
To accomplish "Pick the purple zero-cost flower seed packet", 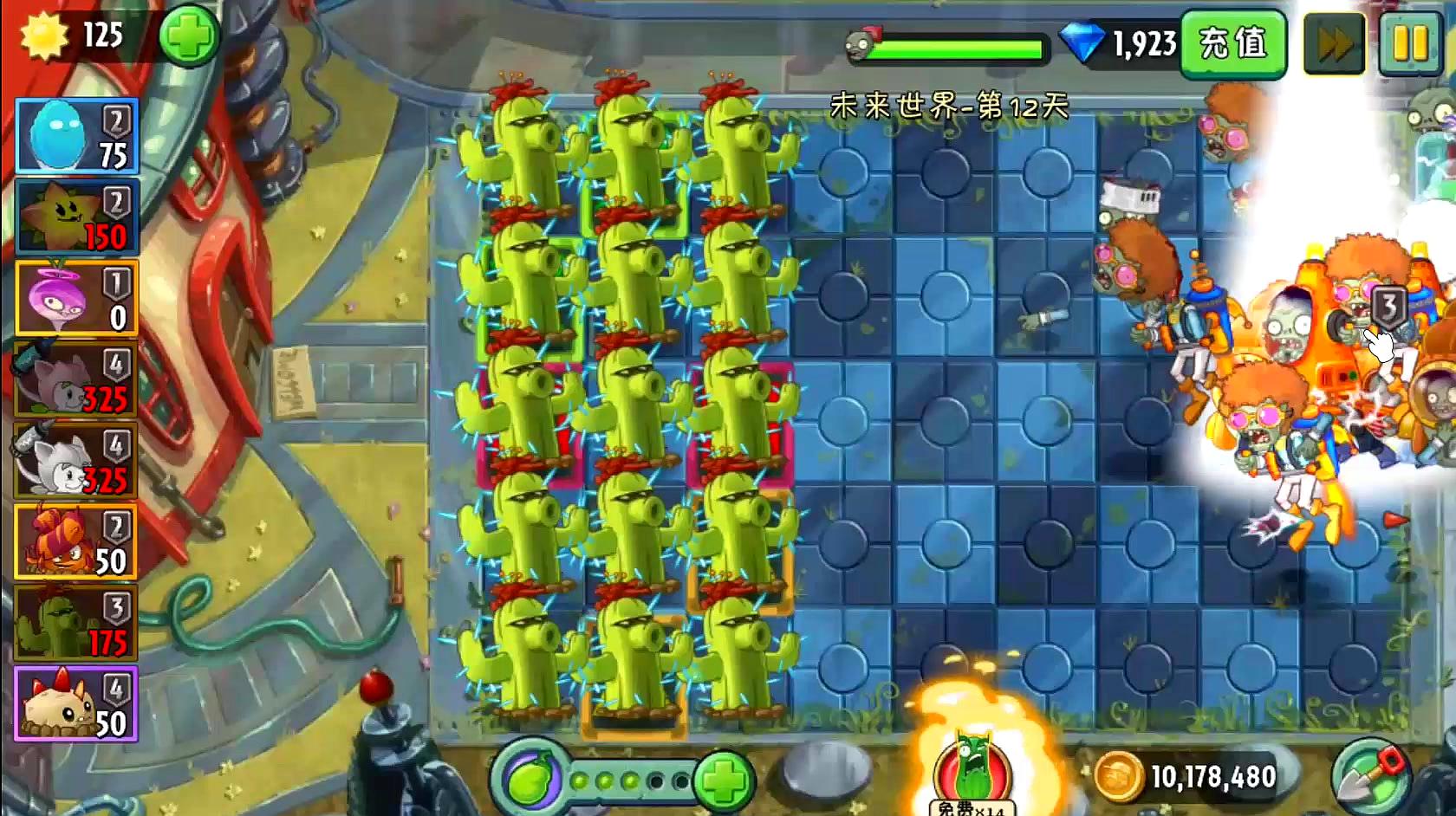I will click(76, 299).
